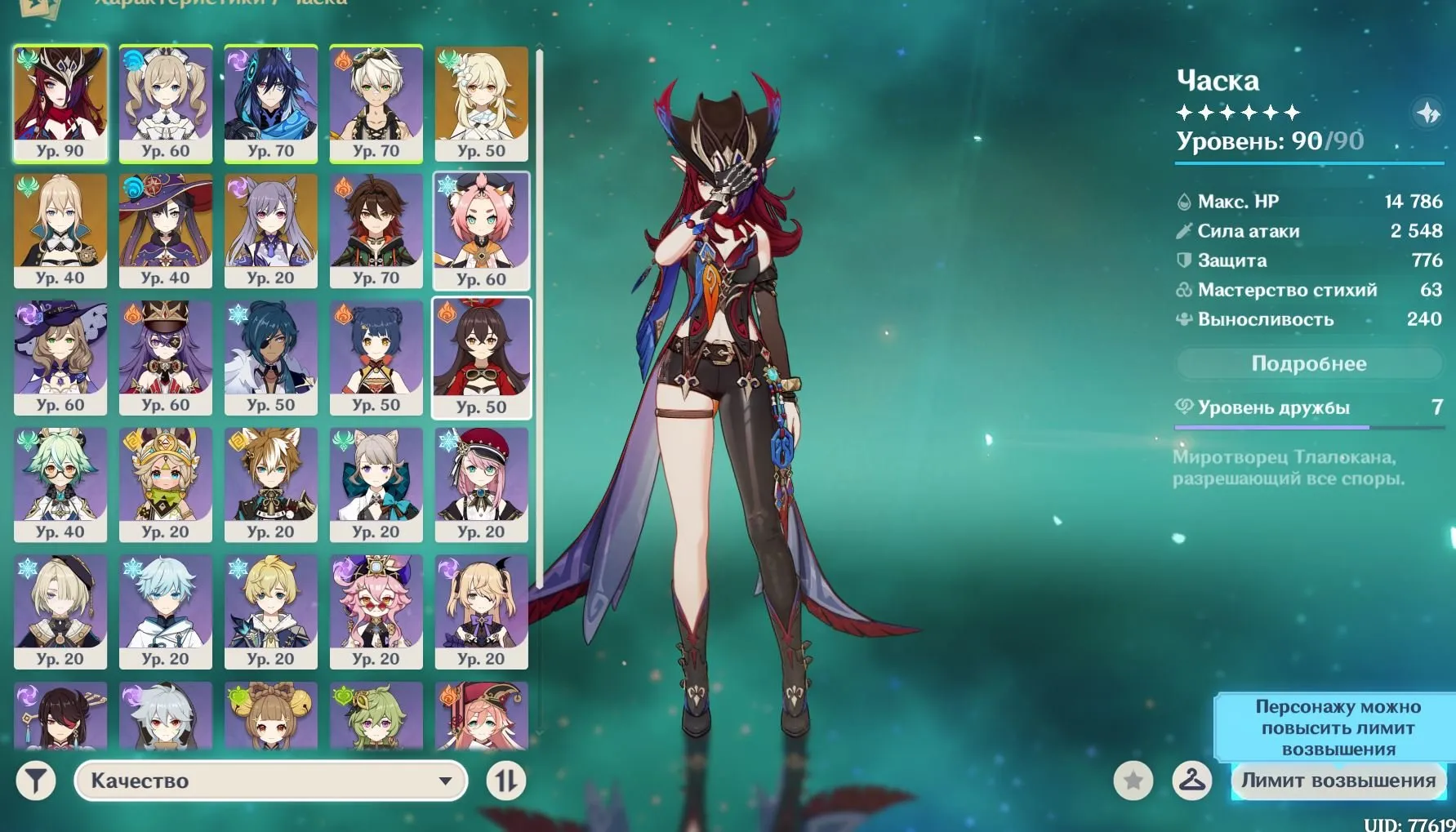Toggle the sort order arrows button
This screenshot has height=832, width=1456.
[505, 781]
